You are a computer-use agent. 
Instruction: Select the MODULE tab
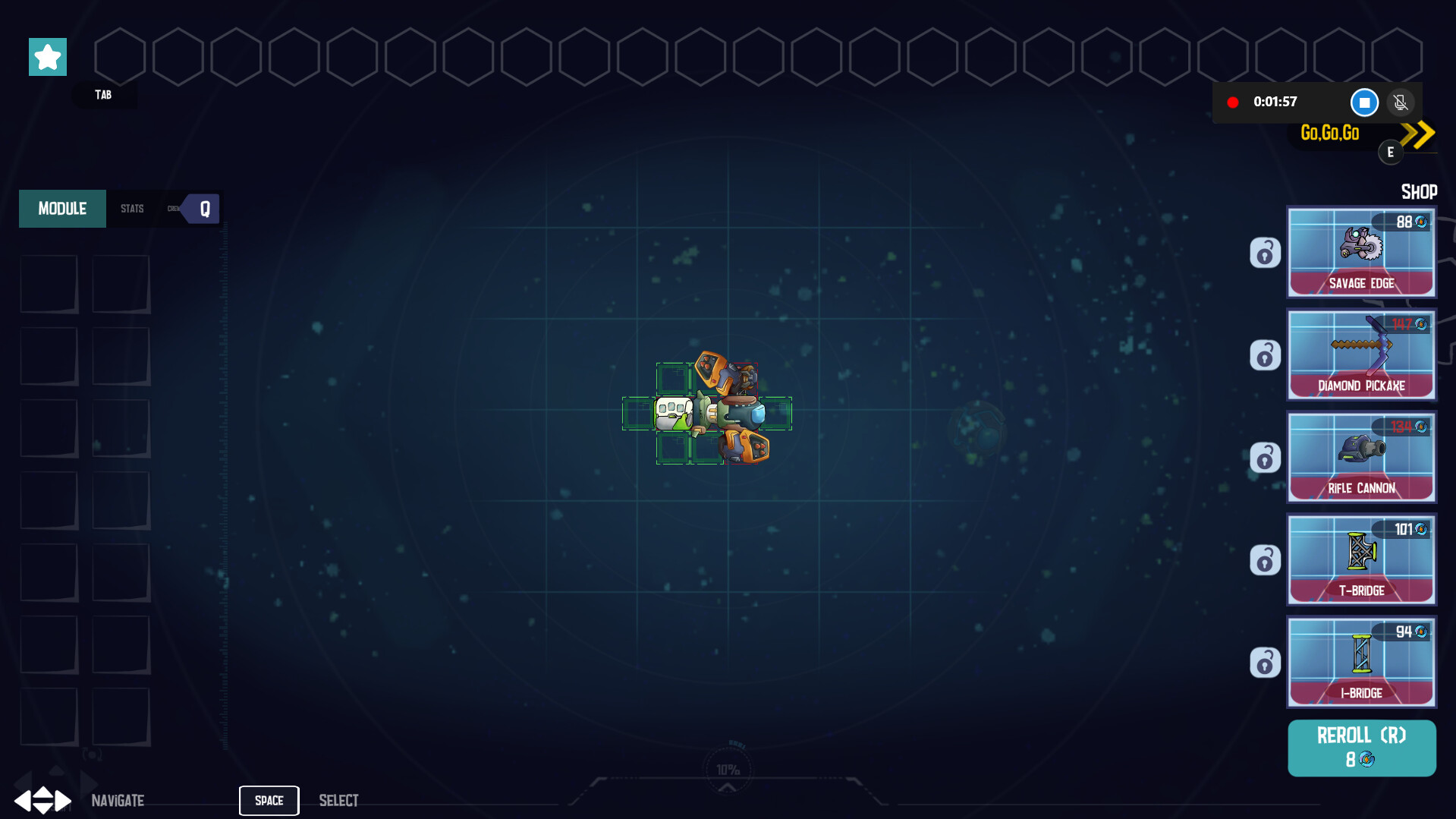point(61,208)
